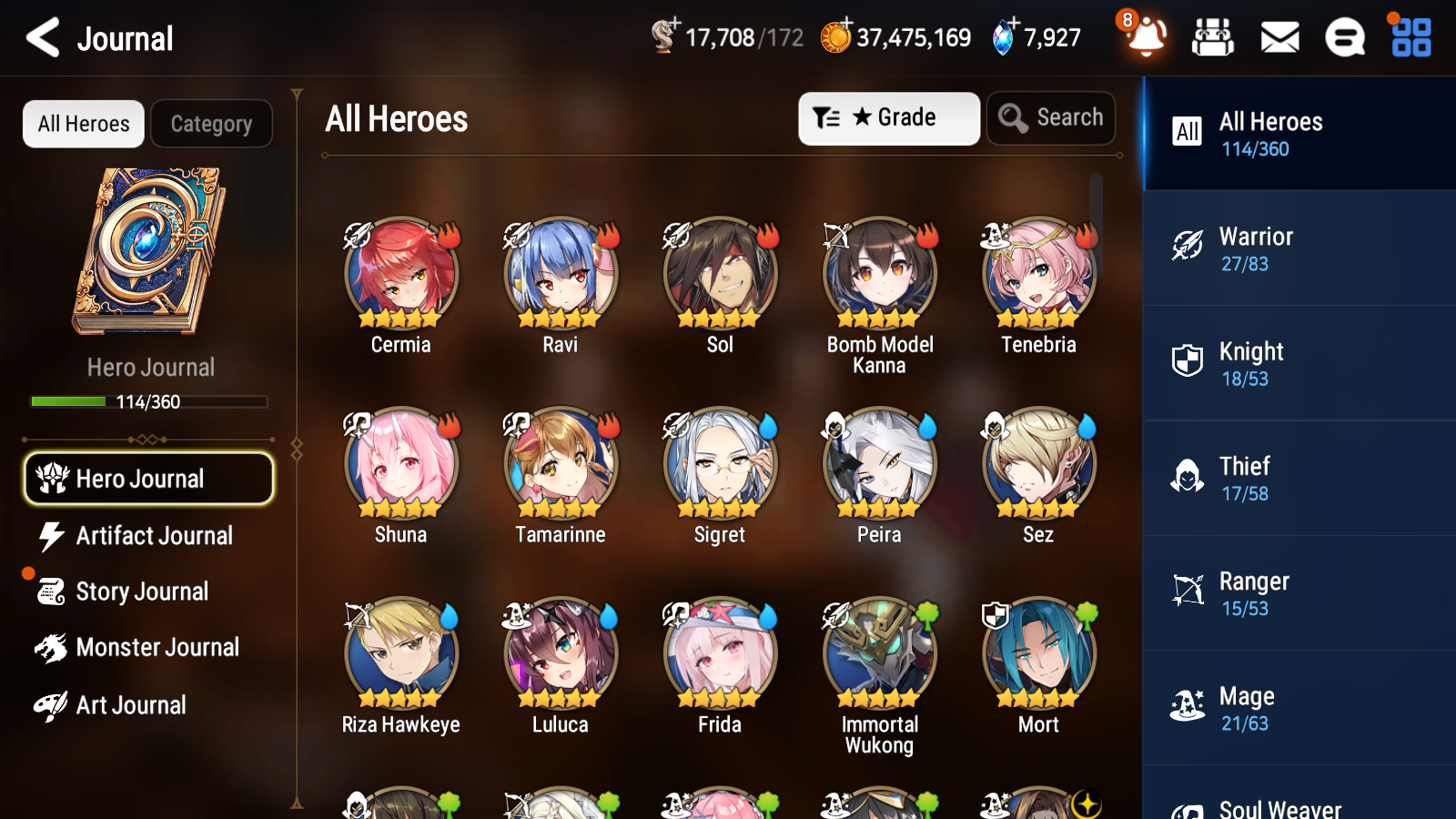Image resolution: width=1456 pixels, height=819 pixels.
Task: Switch to the Category tab
Action: tap(211, 124)
